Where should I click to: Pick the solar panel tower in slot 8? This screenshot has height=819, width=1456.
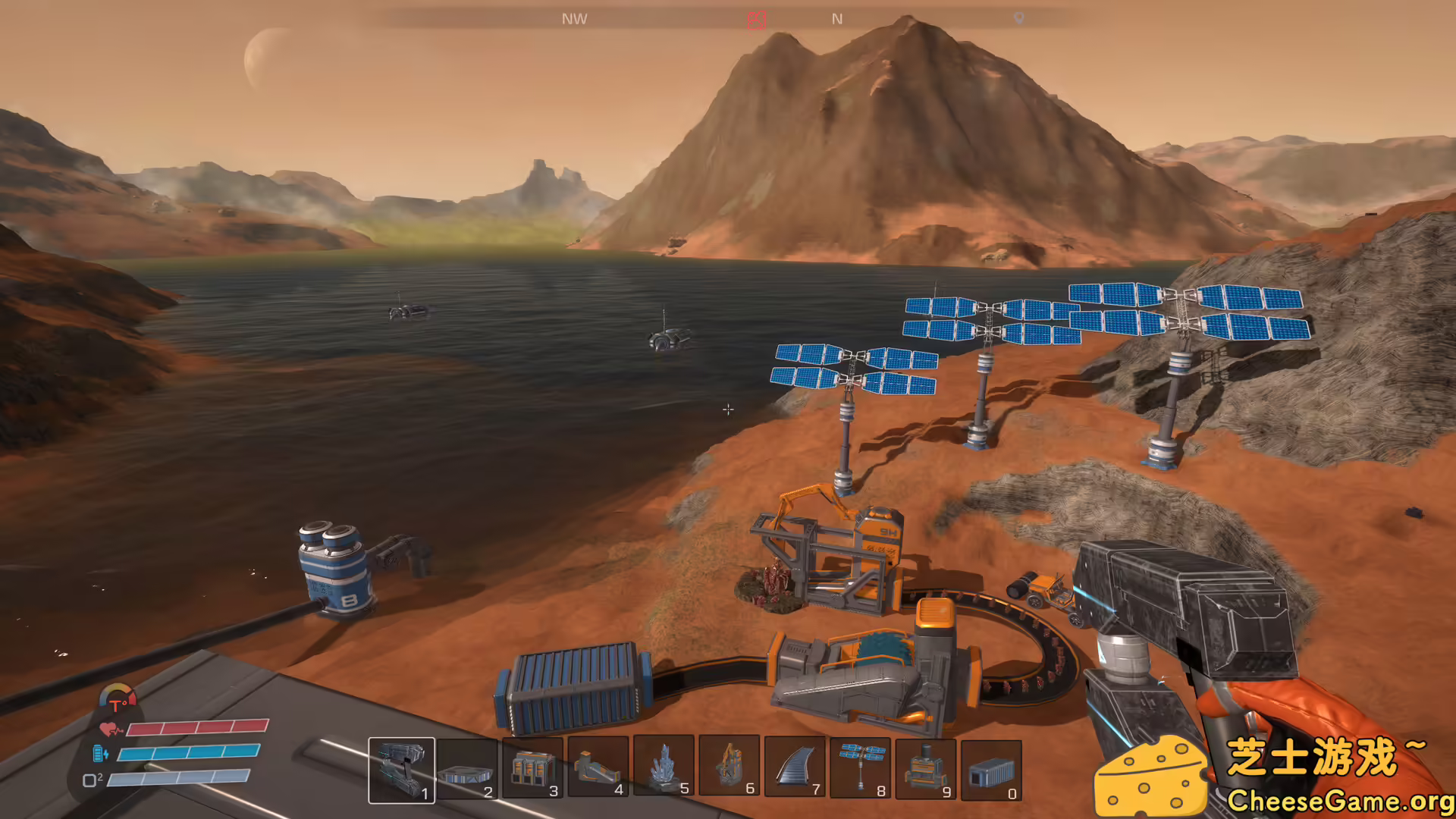pos(860,767)
